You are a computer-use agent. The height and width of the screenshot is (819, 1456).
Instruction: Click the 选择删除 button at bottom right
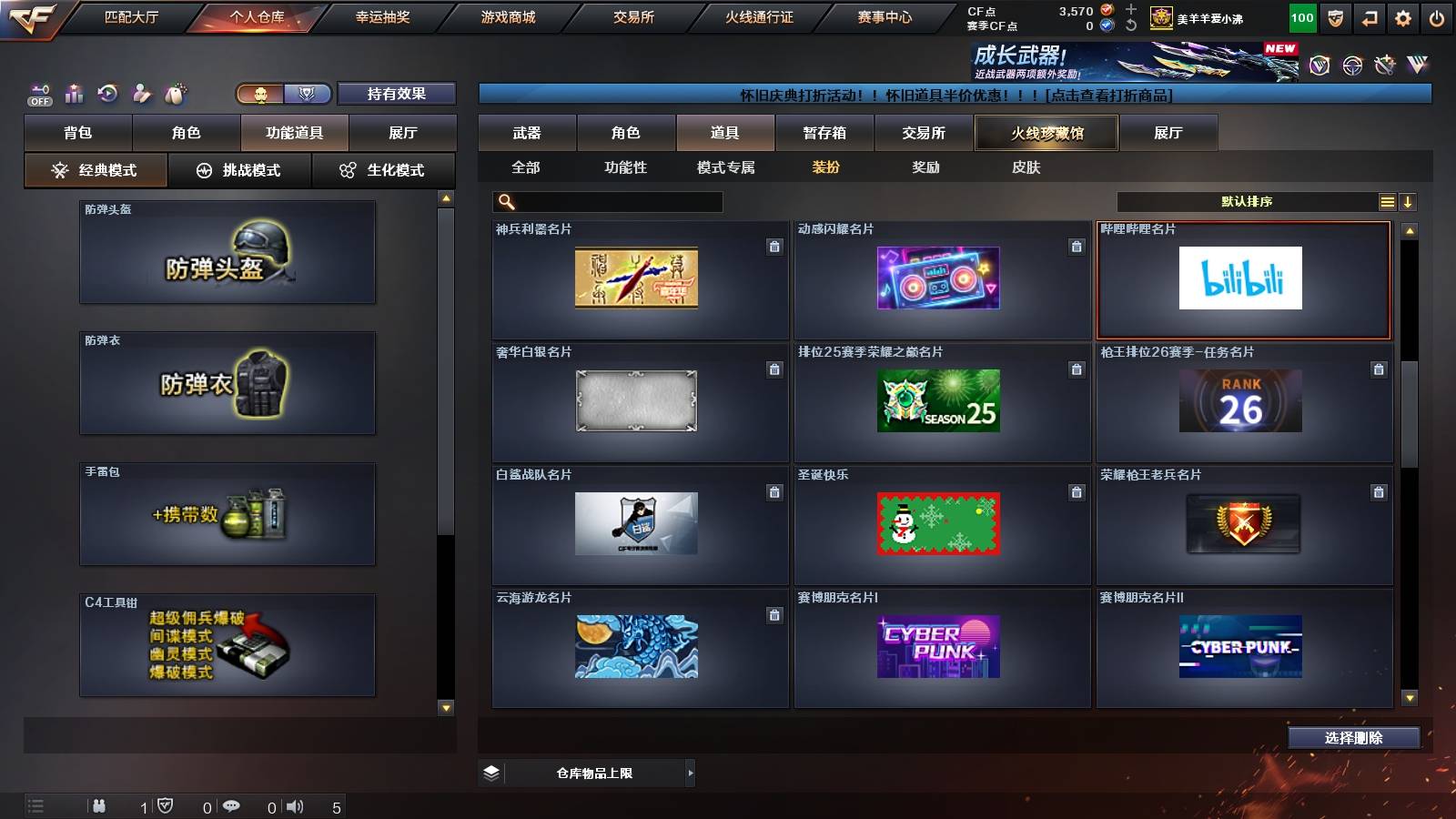click(1353, 738)
